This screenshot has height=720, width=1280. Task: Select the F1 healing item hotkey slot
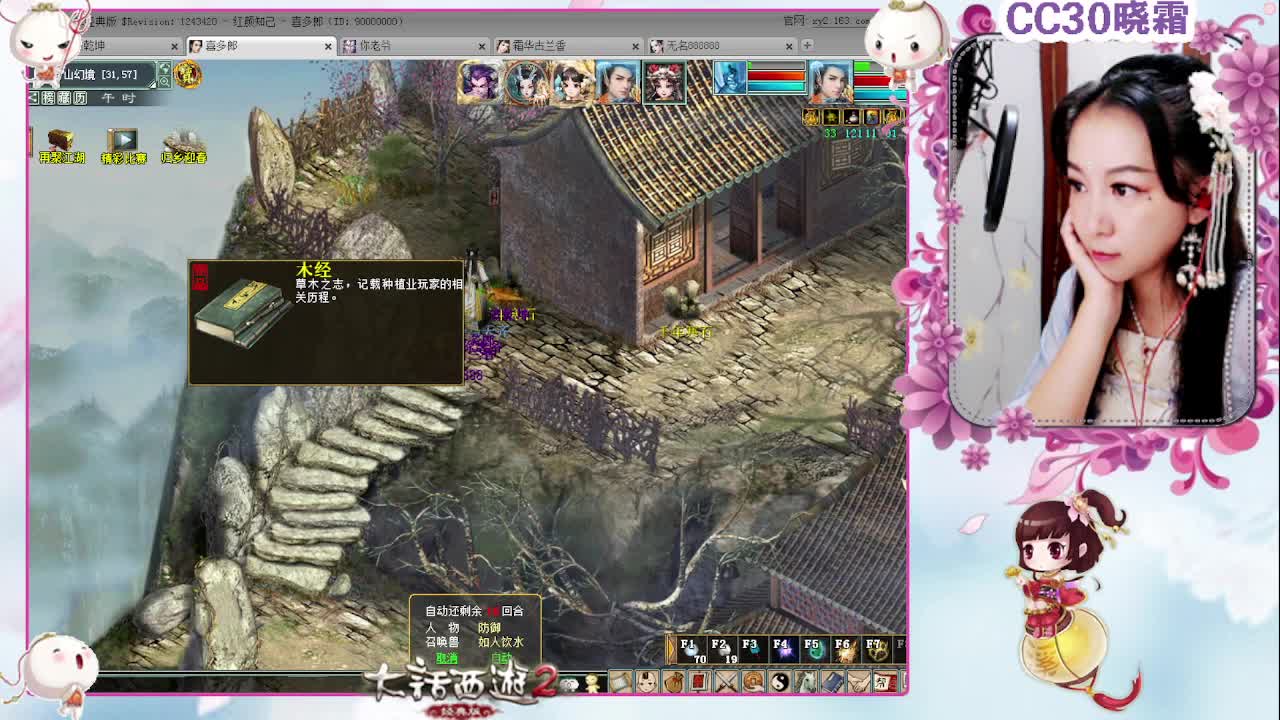[693, 650]
